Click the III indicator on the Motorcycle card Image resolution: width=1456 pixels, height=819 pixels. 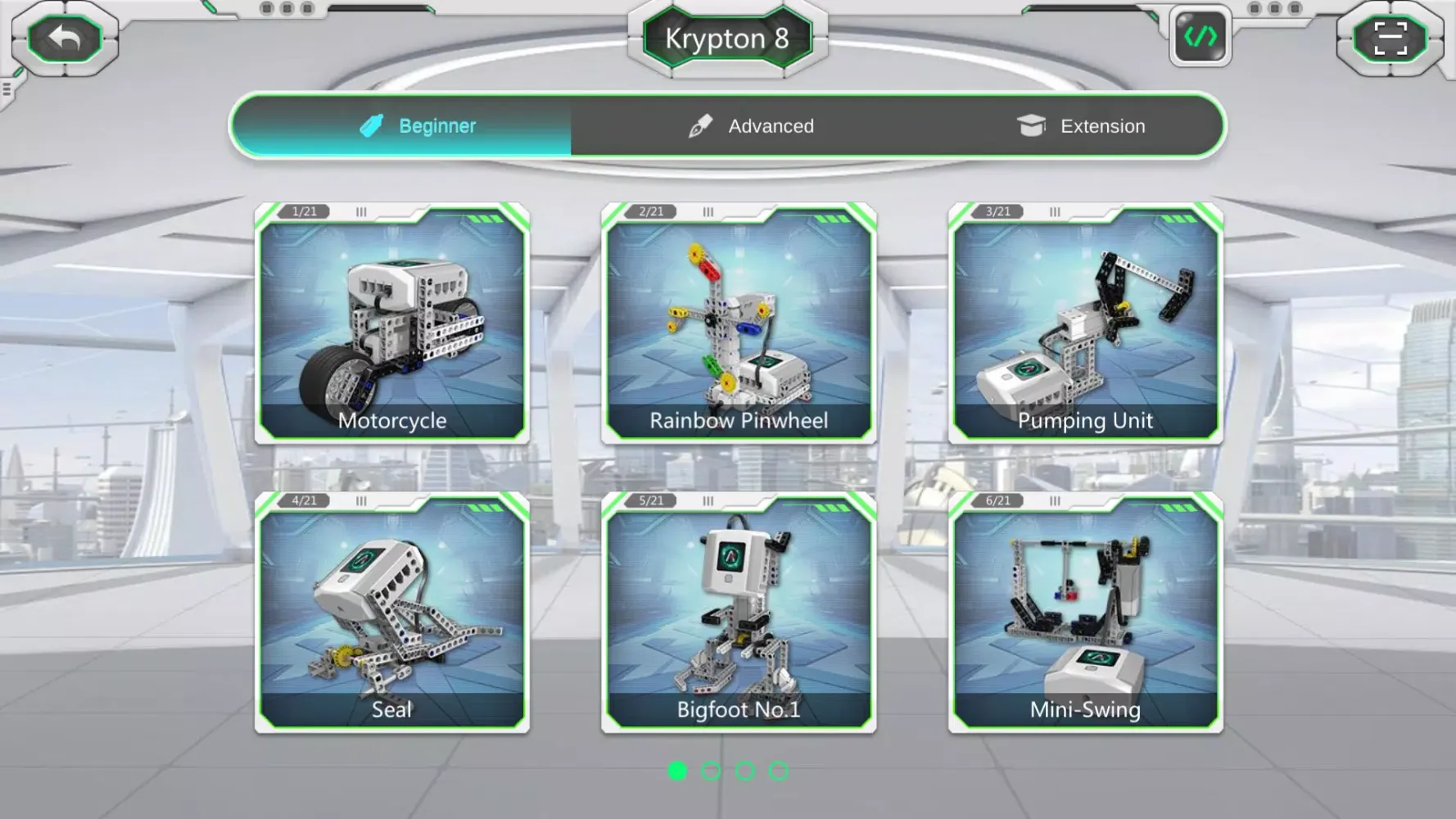tap(360, 212)
